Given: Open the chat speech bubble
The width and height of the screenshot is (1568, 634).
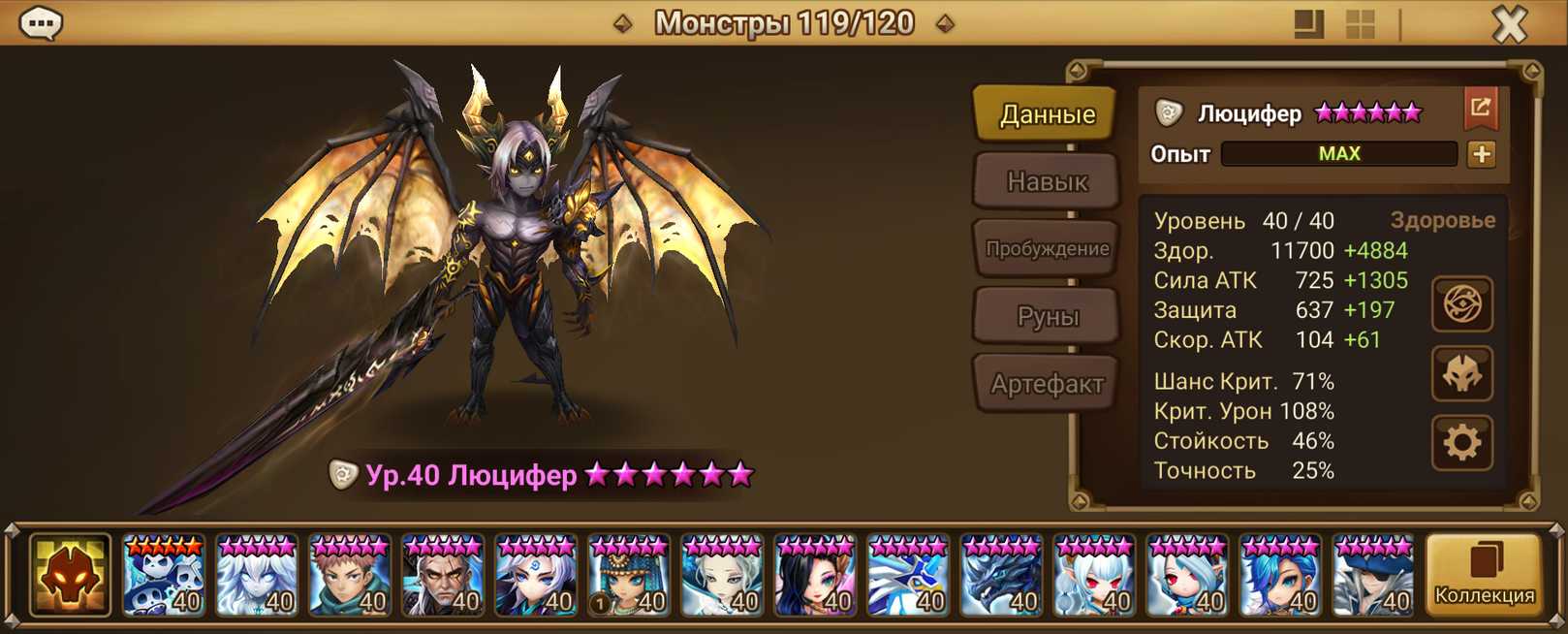Looking at the screenshot, I should [x=41, y=23].
